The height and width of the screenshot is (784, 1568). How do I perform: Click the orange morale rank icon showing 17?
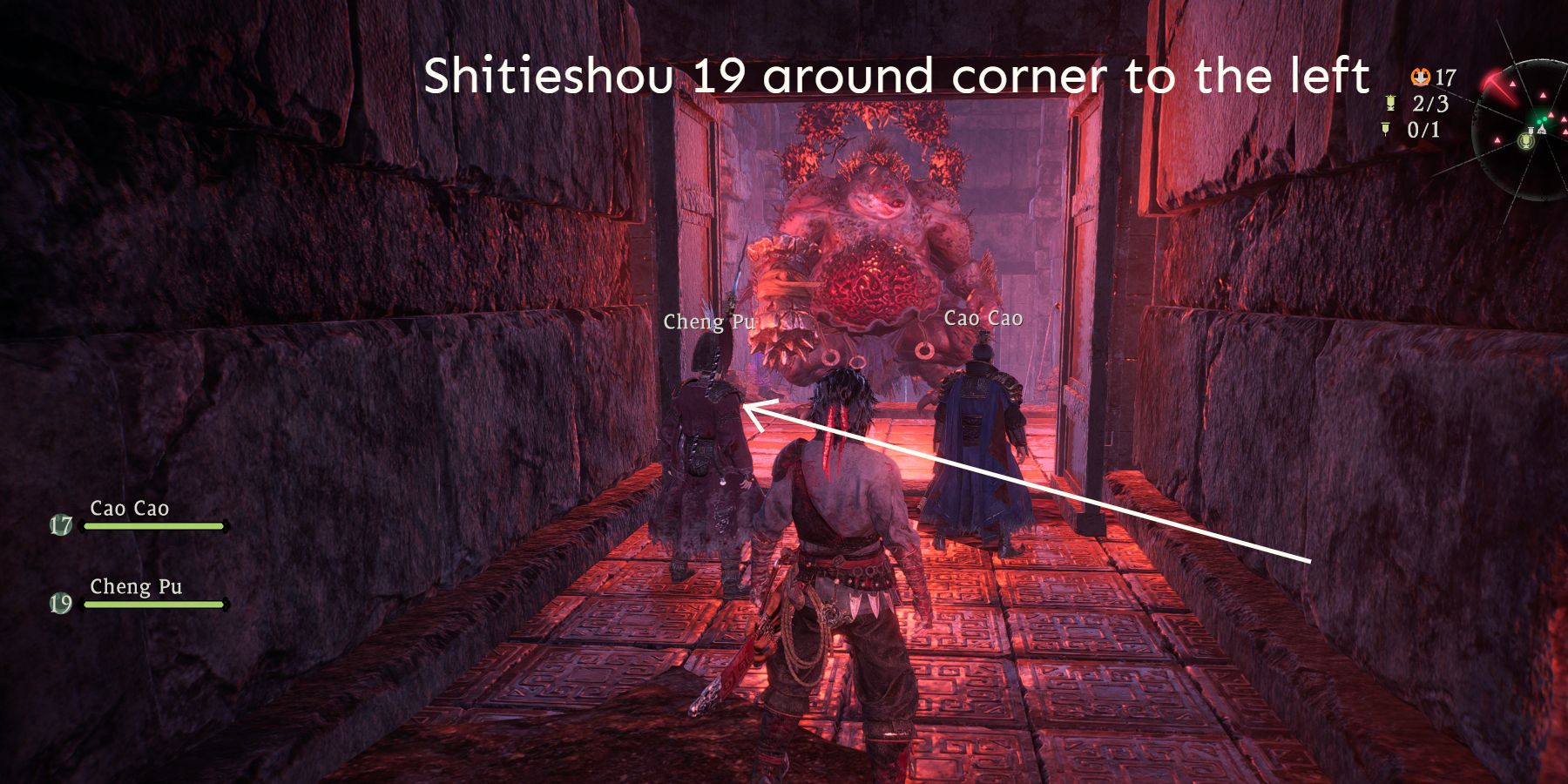click(1421, 76)
